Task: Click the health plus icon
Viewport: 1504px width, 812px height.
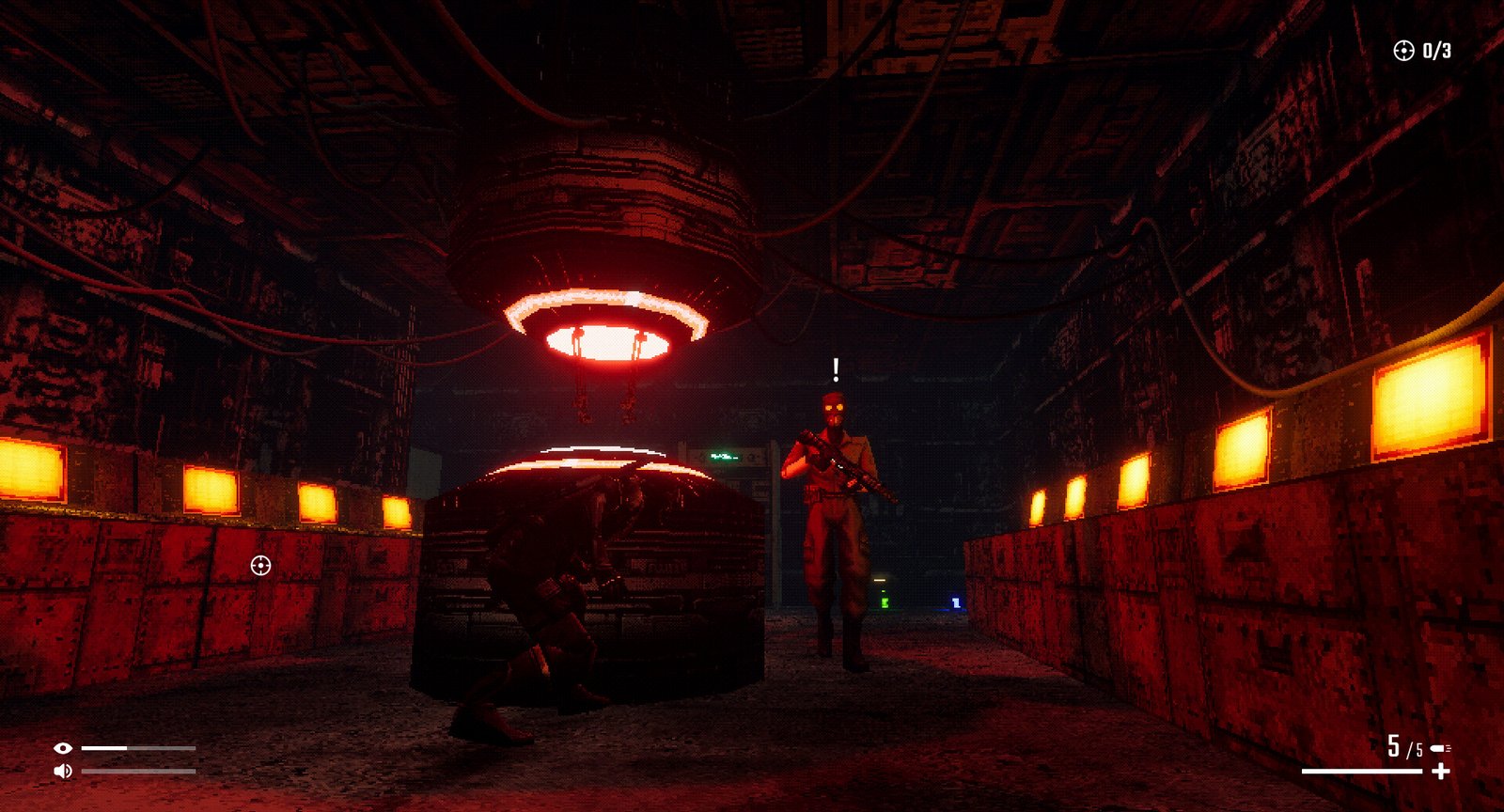Action: coord(1440,772)
